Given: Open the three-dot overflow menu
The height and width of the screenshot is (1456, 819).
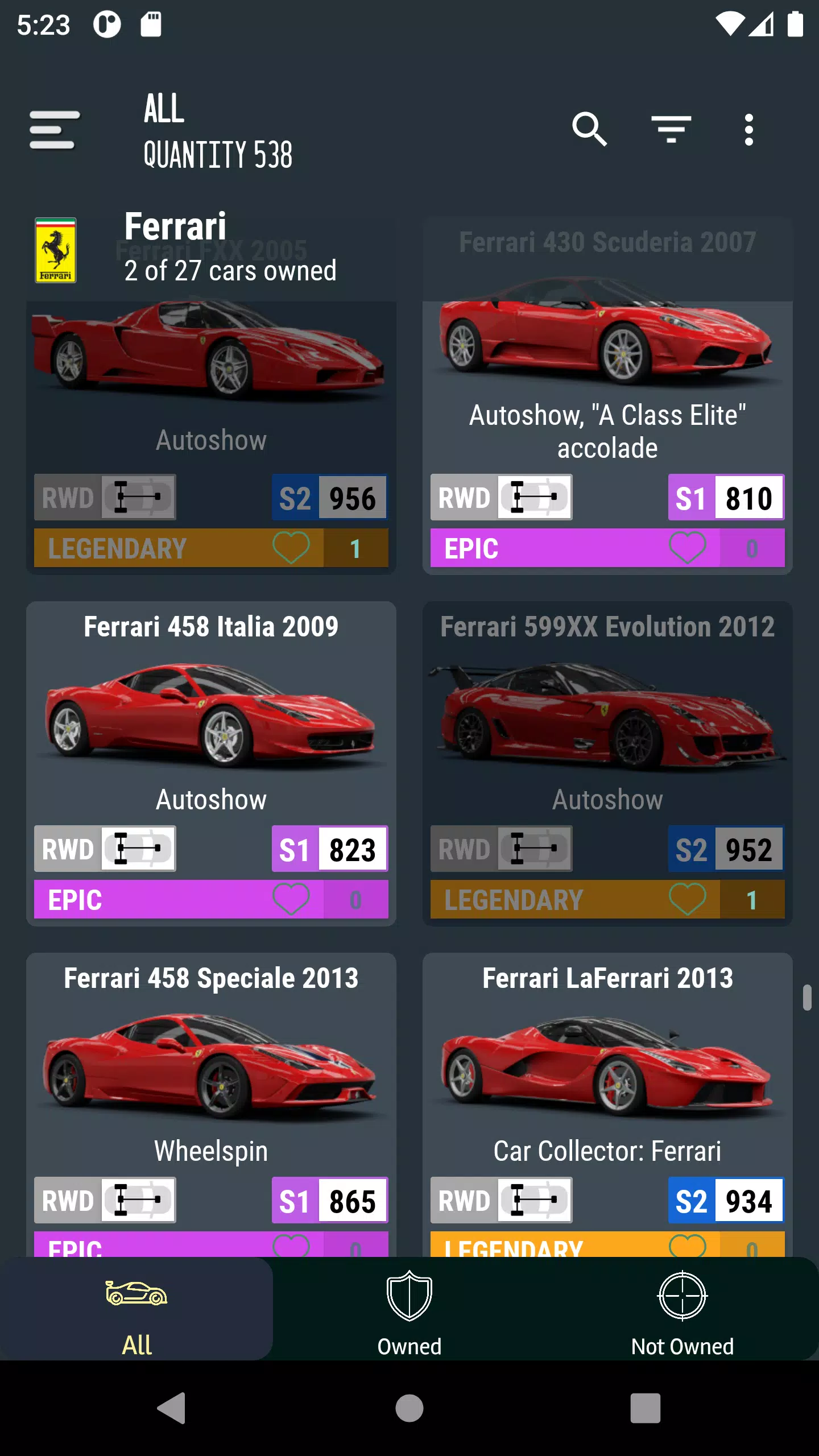Looking at the screenshot, I should (x=750, y=130).
